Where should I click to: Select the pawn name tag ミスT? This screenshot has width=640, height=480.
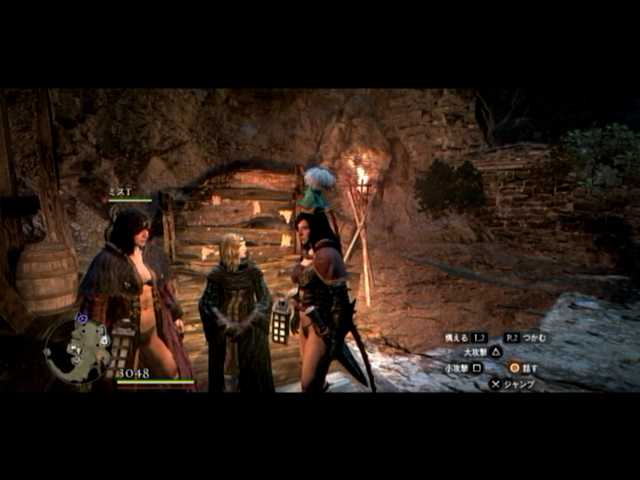pyautogui.click(x=119, y=191)
